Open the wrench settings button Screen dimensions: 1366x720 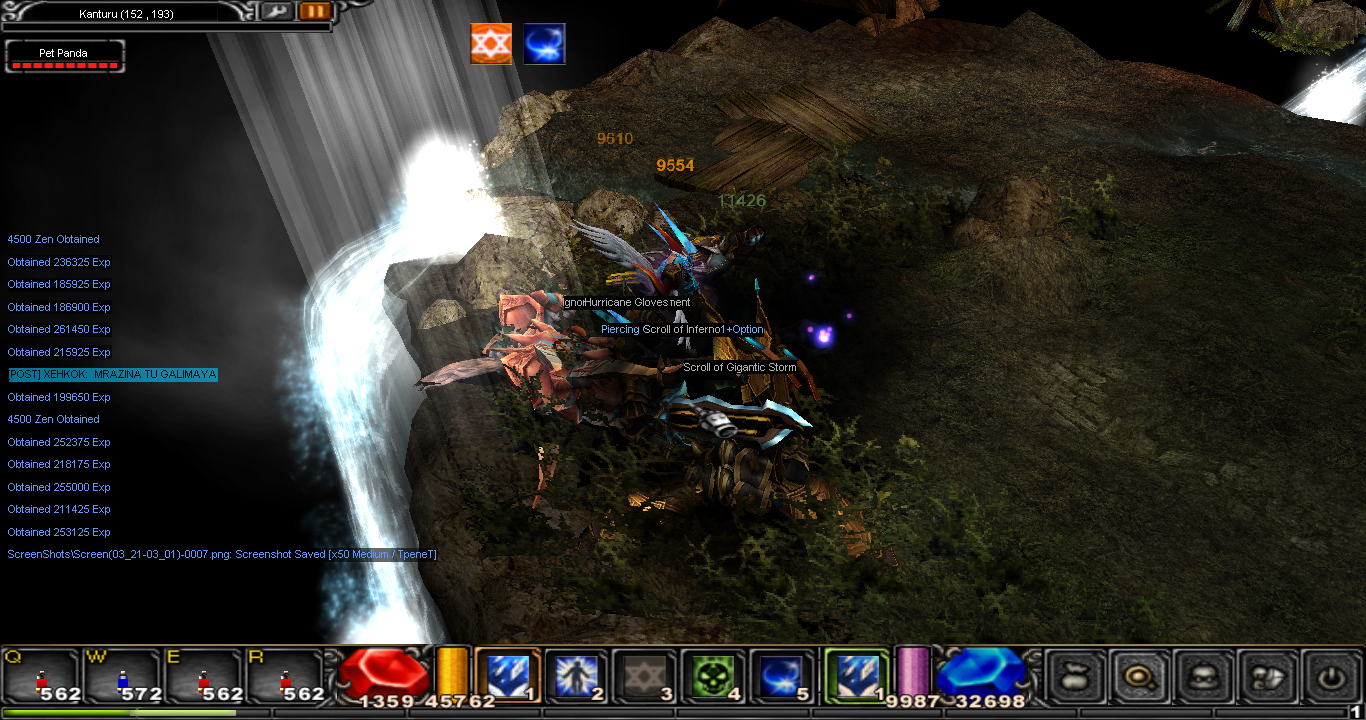[x=277, y=11]
